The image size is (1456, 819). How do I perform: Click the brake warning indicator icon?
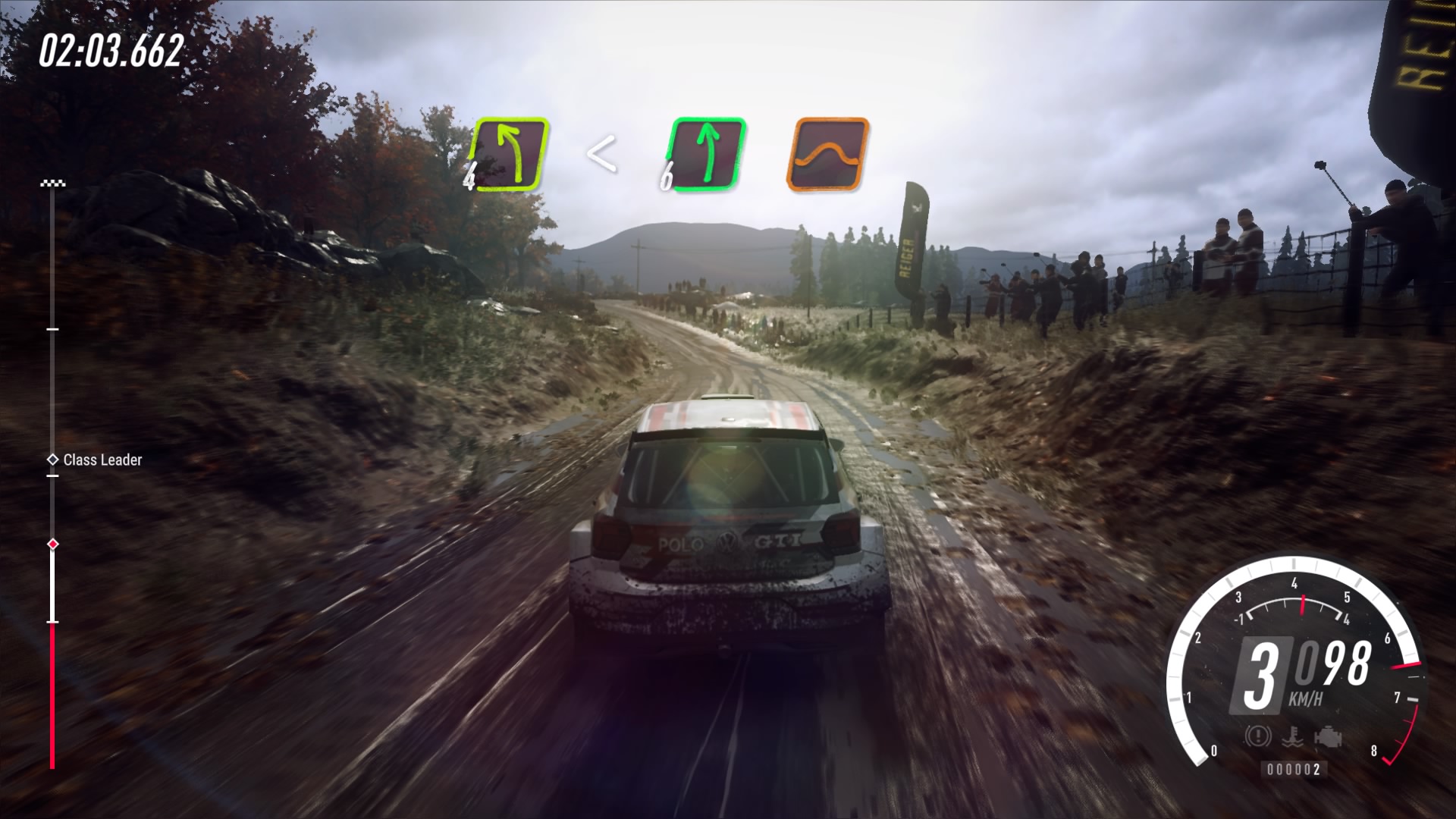tap(1257, 736)
